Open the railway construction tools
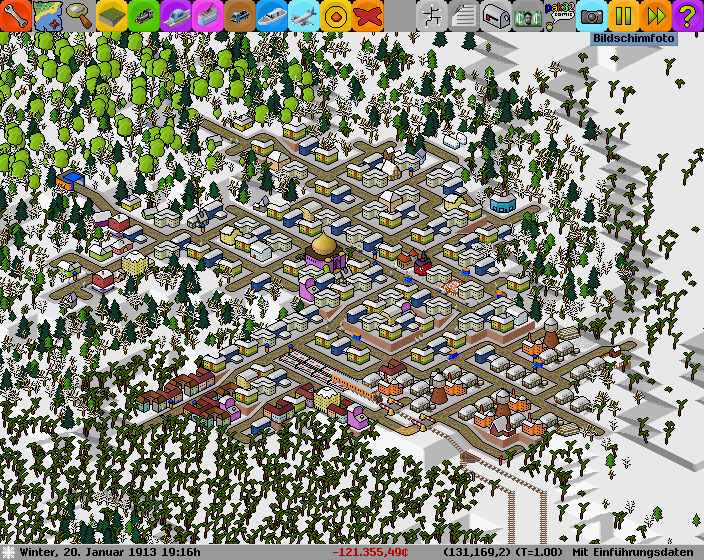Screen dimensions: 704x560 (143, 15)
